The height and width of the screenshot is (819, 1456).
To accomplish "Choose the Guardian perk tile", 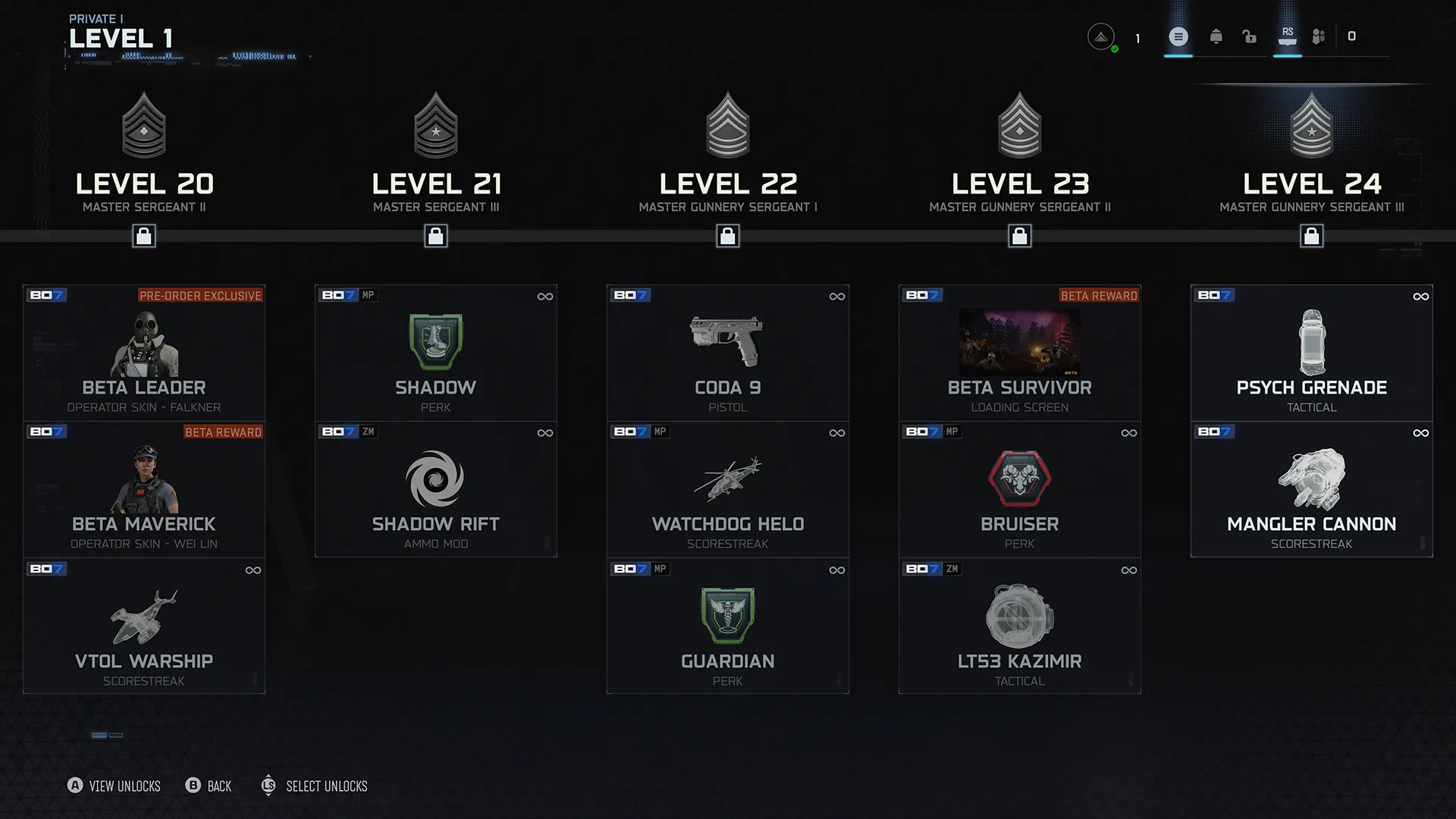I will (x=728, y=626).
